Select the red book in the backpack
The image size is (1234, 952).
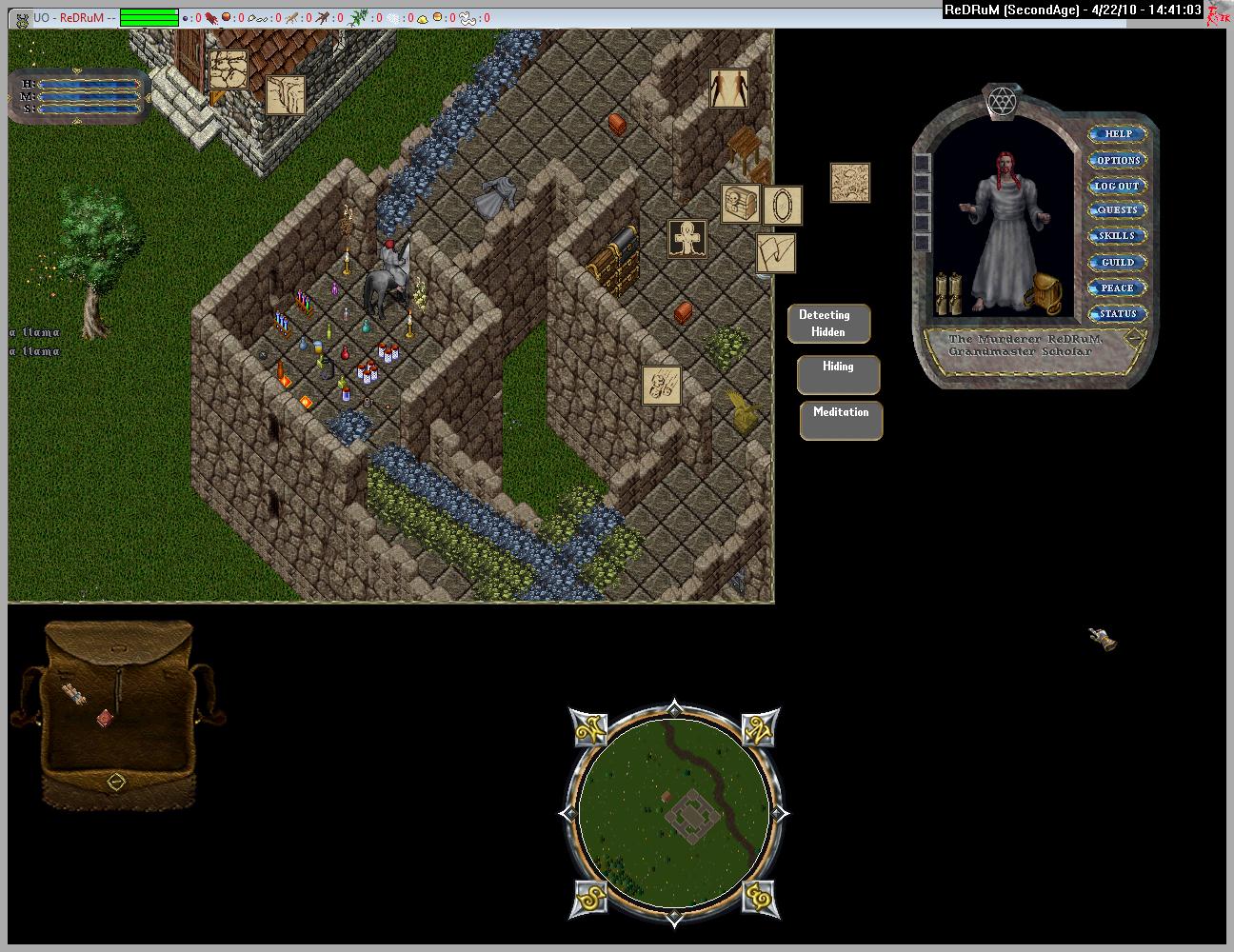coord(106,718)
